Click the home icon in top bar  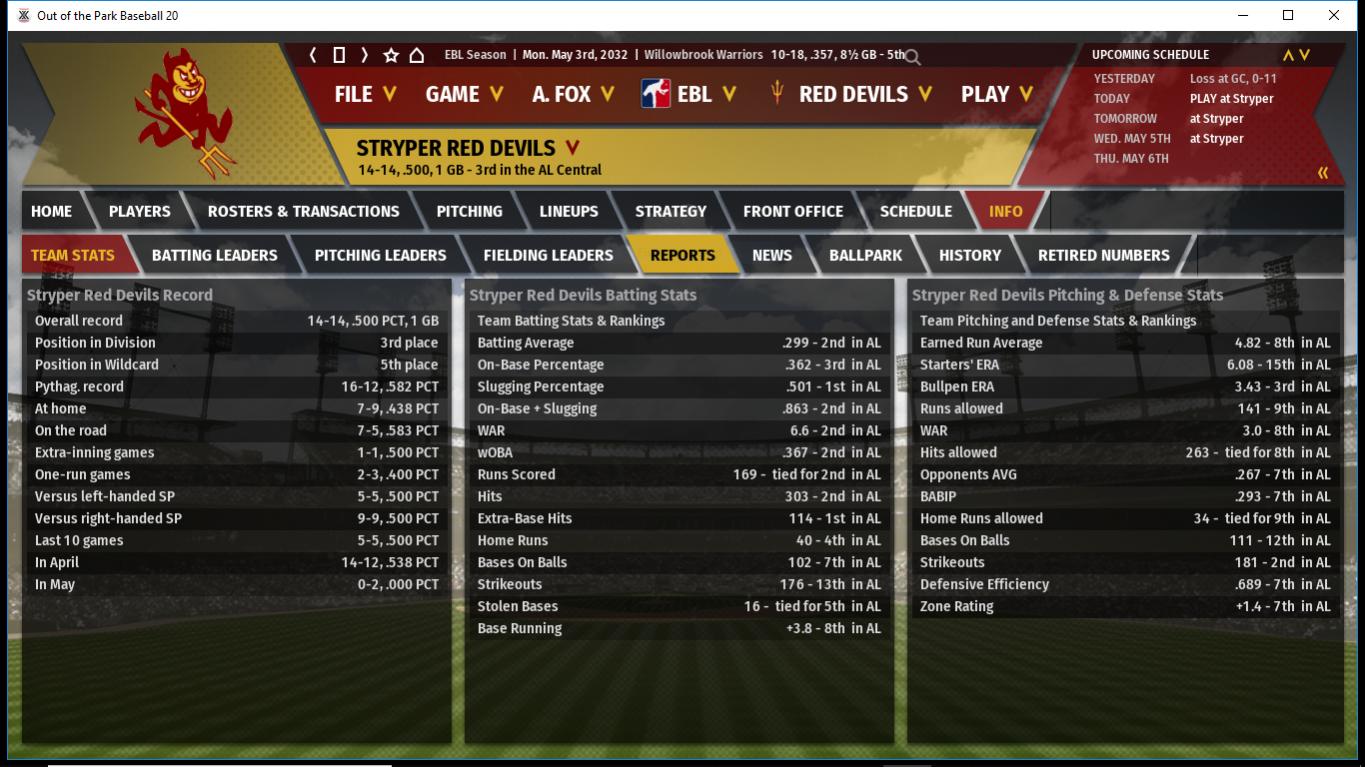click(417, 55)
